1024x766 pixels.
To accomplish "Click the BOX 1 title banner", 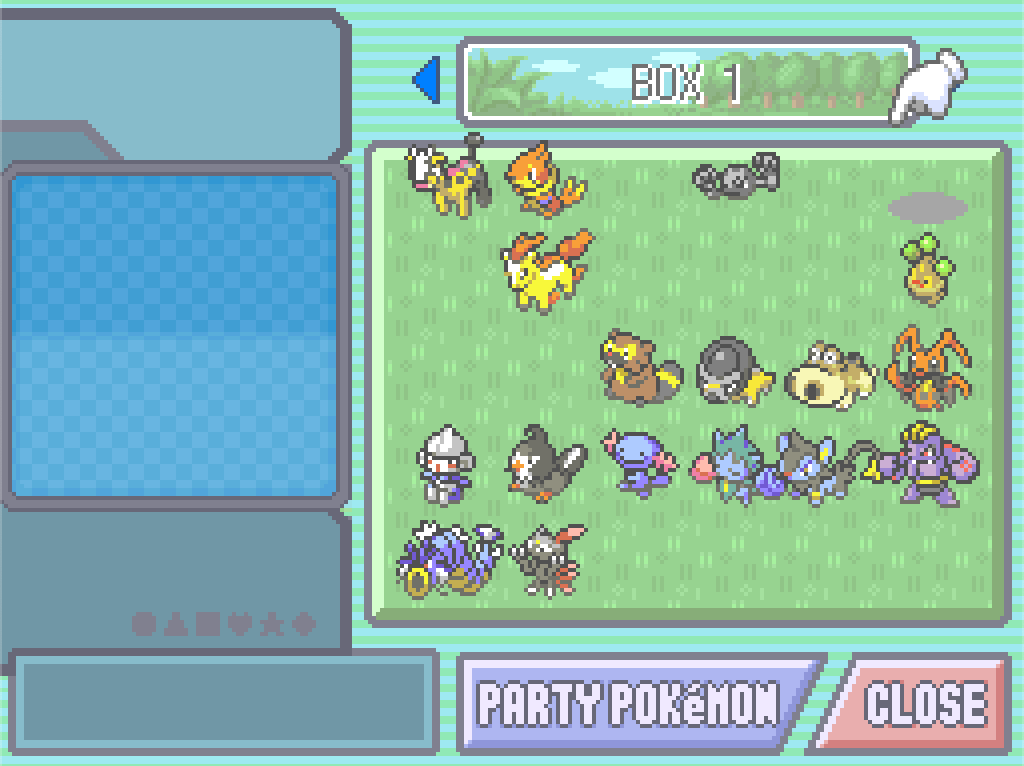I will [x=686, y=82].
